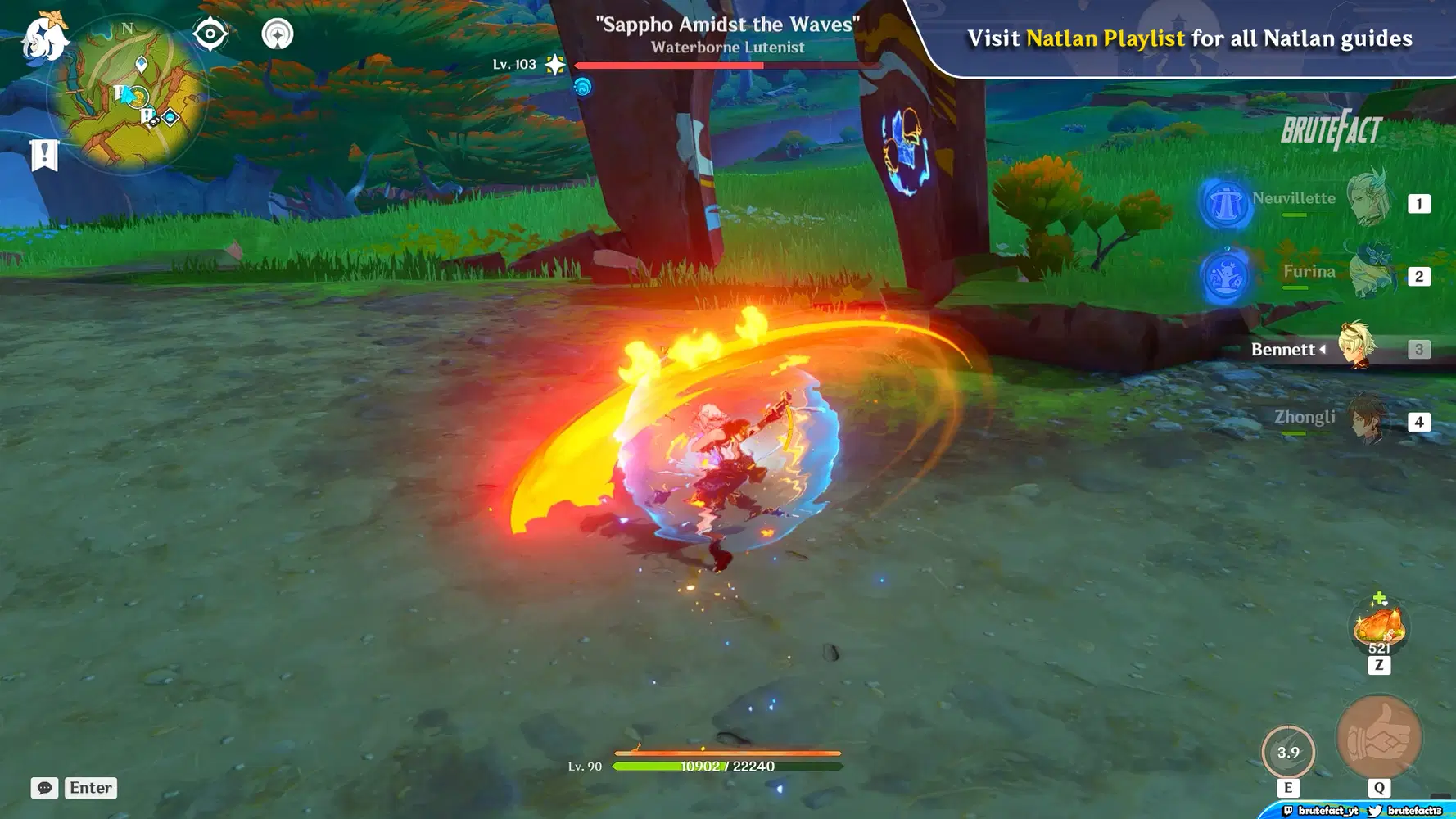Use the roast chicken food item above Z
Viewport: 1456px width, 819px height.
point(1378,626)
